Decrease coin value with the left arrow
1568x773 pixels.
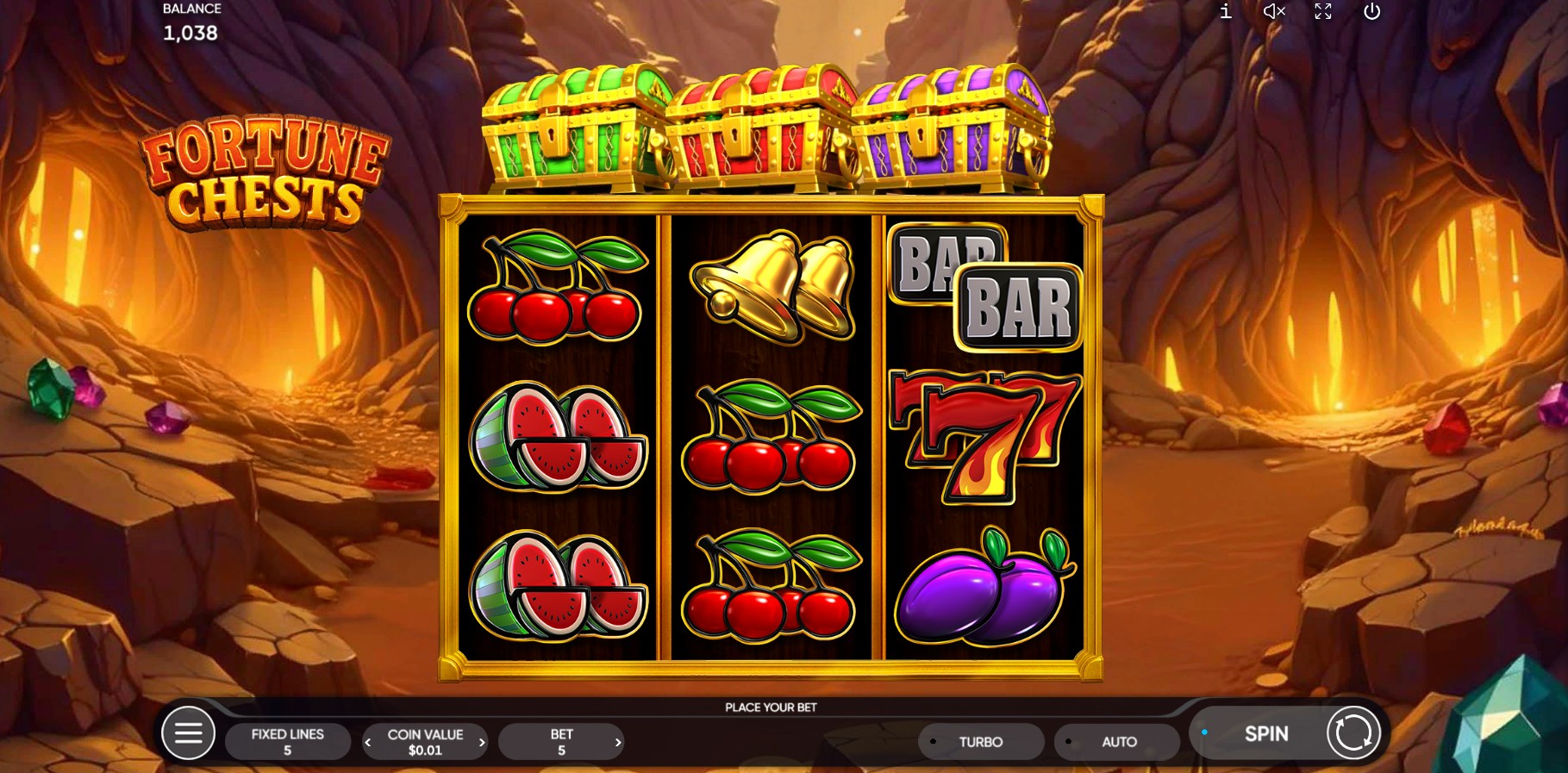tap(368, 741)
